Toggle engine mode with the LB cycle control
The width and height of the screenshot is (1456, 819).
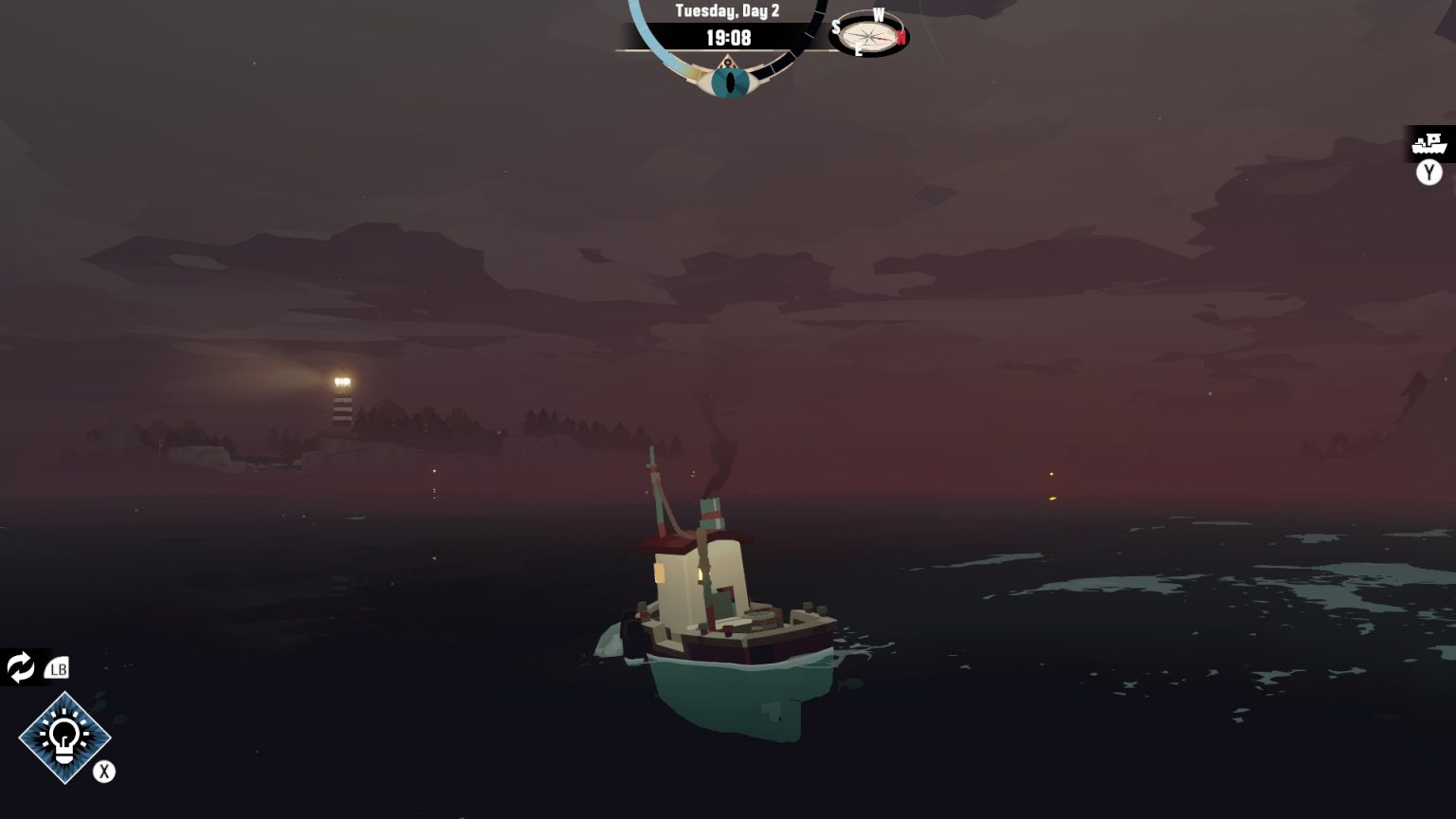click(57, 668)
